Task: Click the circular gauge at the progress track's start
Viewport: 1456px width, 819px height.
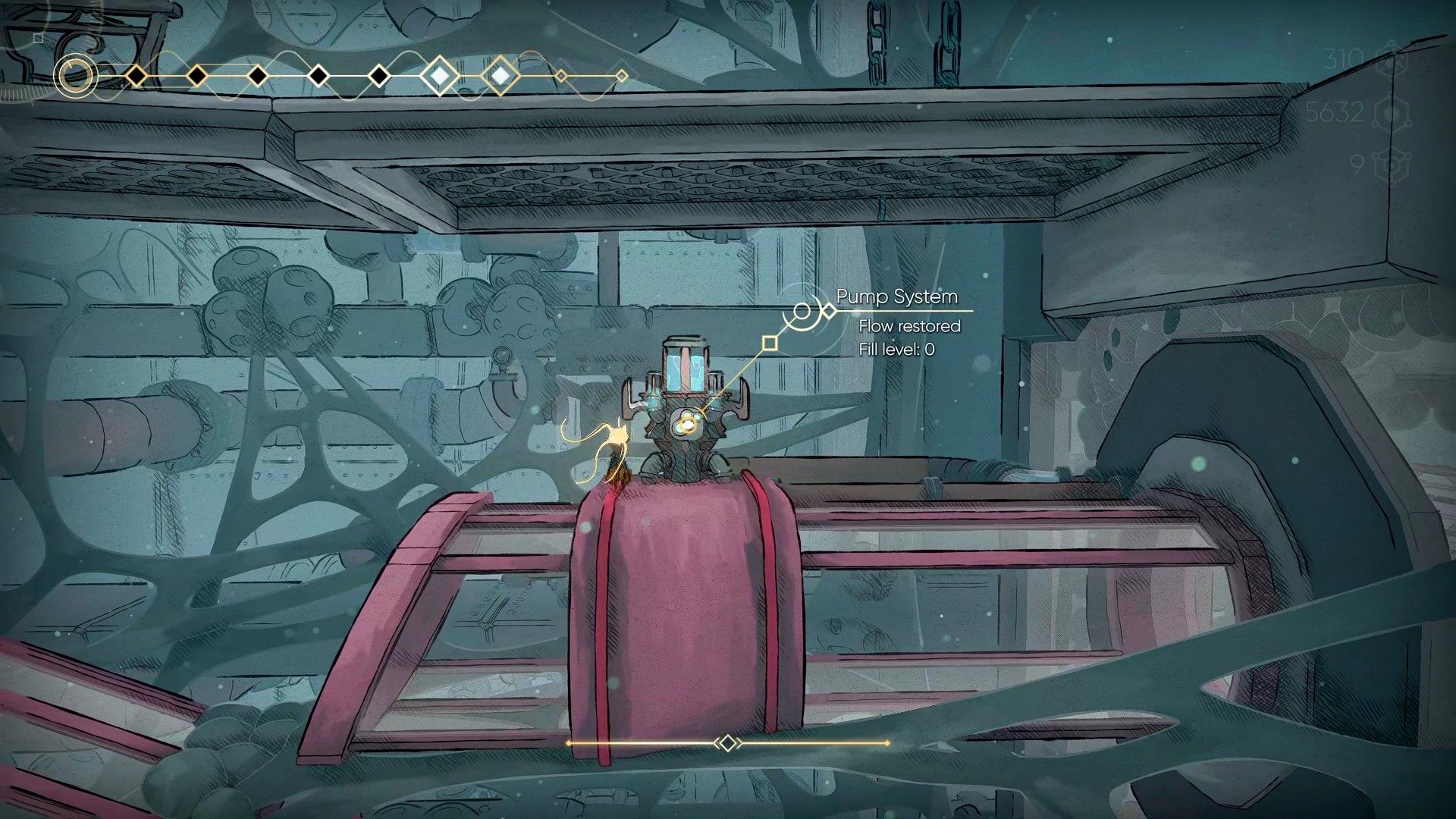Action: point(75,76)
